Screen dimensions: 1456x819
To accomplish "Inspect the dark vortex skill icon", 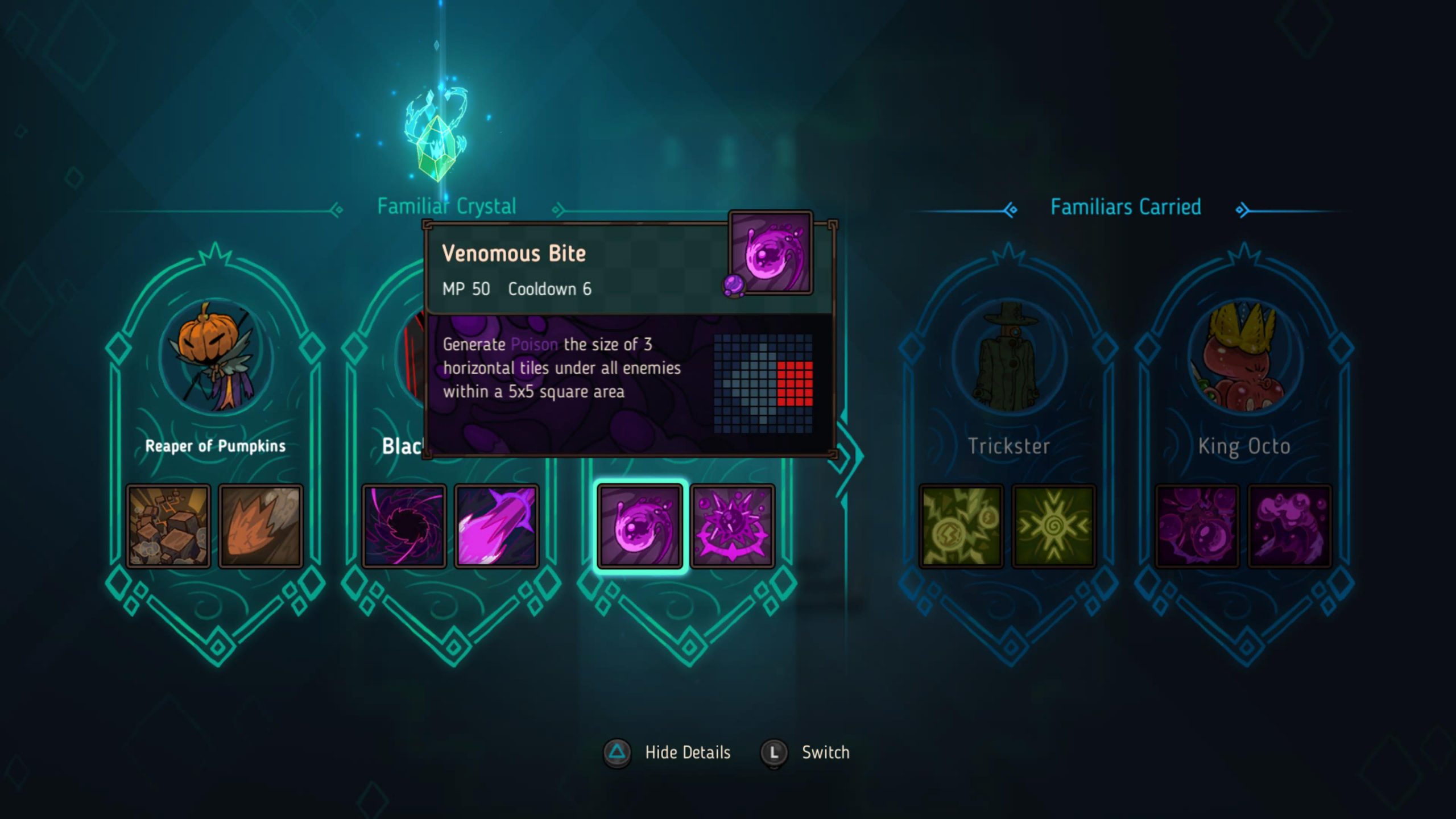I will tap(404, 526).
